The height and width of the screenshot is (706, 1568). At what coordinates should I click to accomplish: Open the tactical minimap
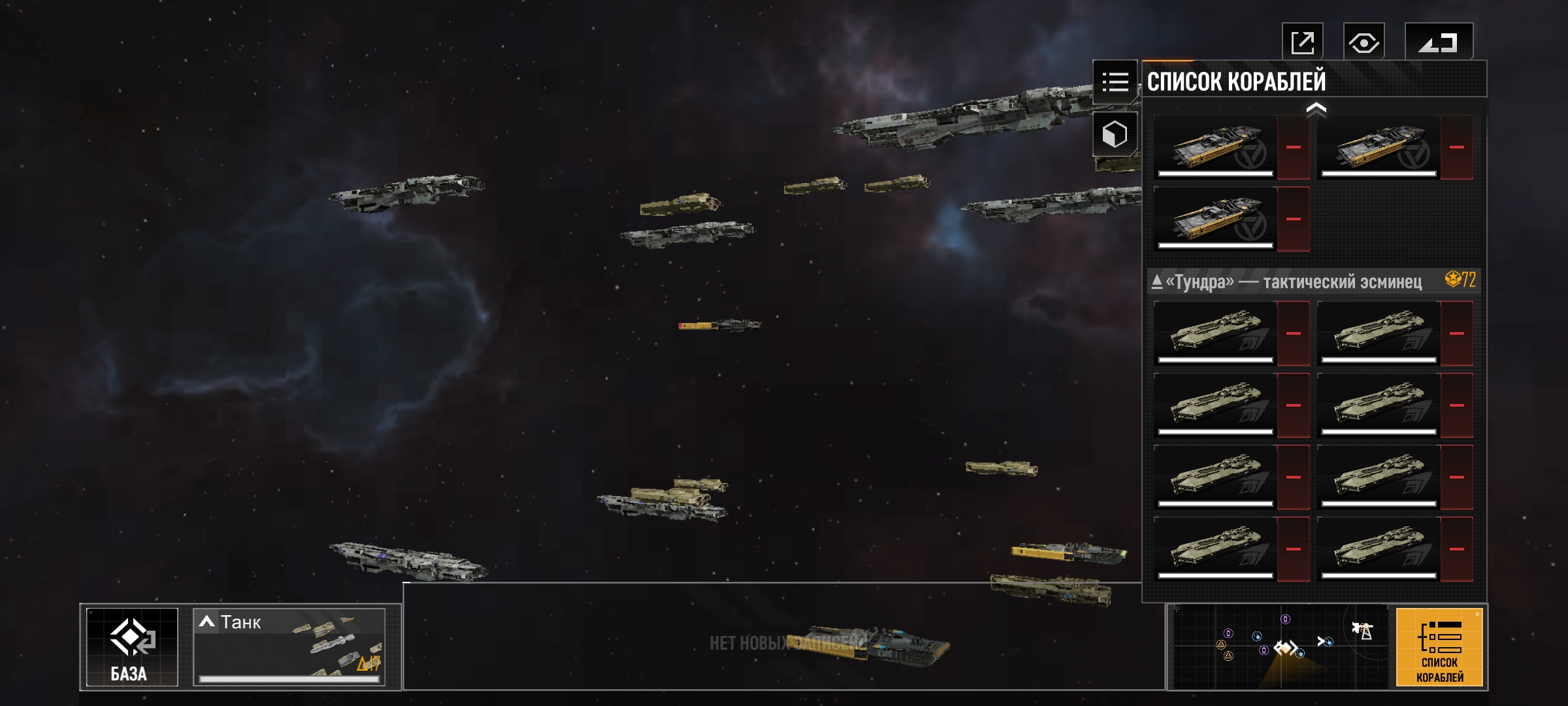pyautogui.click(x=1279, y=647)
